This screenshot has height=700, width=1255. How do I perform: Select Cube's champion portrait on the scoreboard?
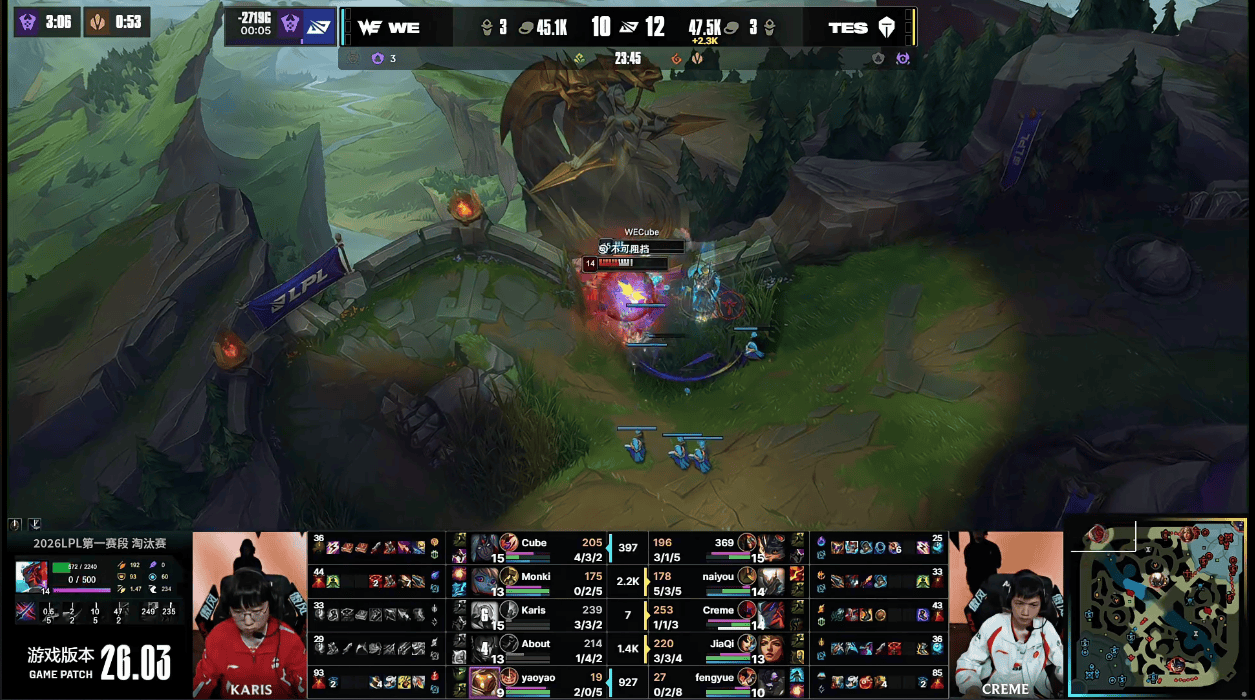point(485,546)
